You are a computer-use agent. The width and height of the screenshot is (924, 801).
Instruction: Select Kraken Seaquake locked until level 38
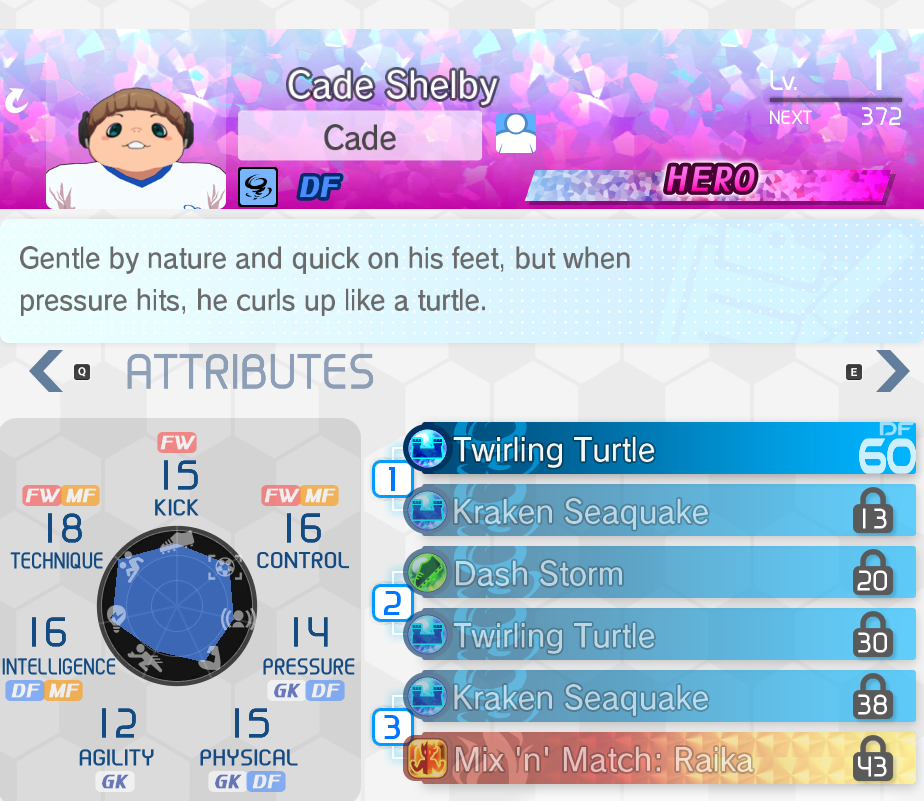660,697
